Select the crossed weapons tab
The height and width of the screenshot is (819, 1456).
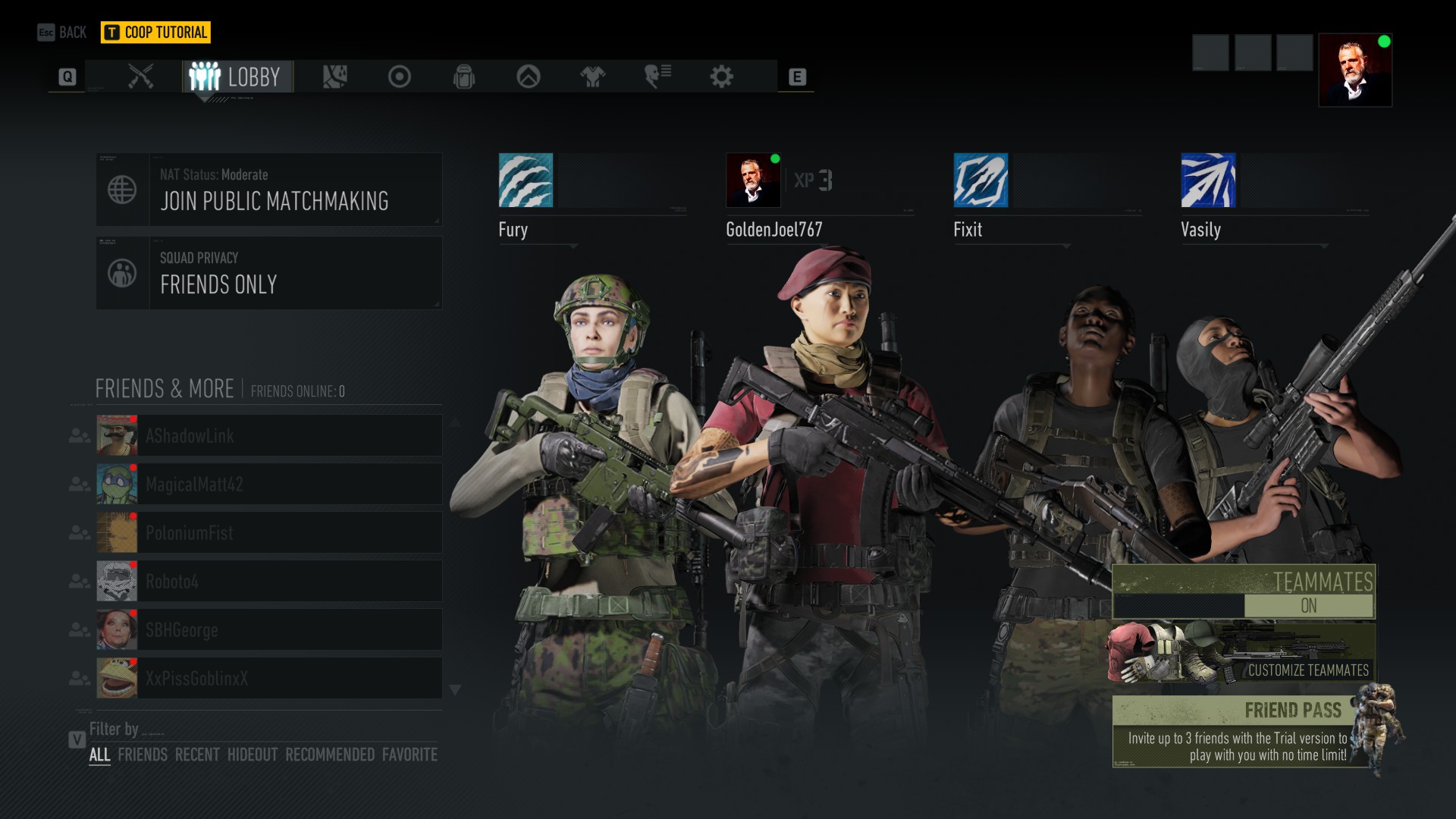tap(141, 77)
